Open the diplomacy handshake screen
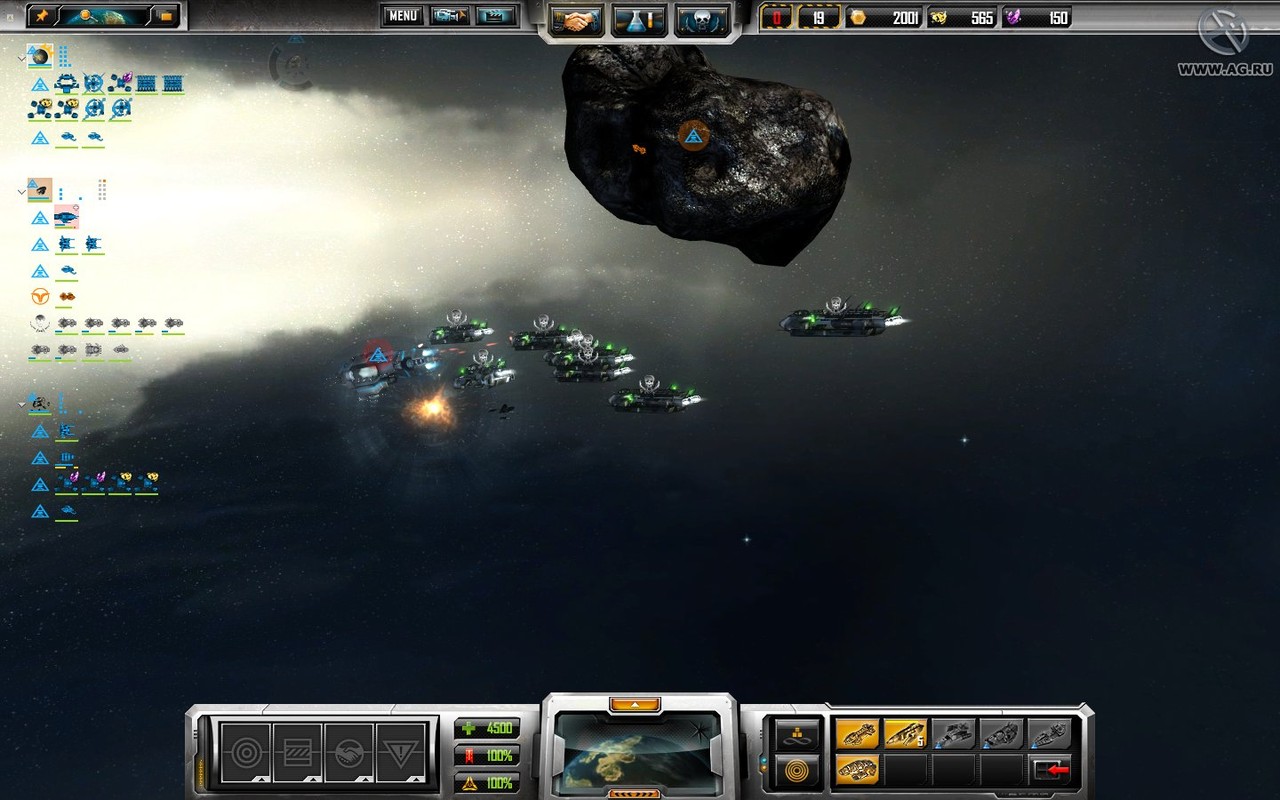Screen dimensions: 1280x800 (x=575, y=19)
